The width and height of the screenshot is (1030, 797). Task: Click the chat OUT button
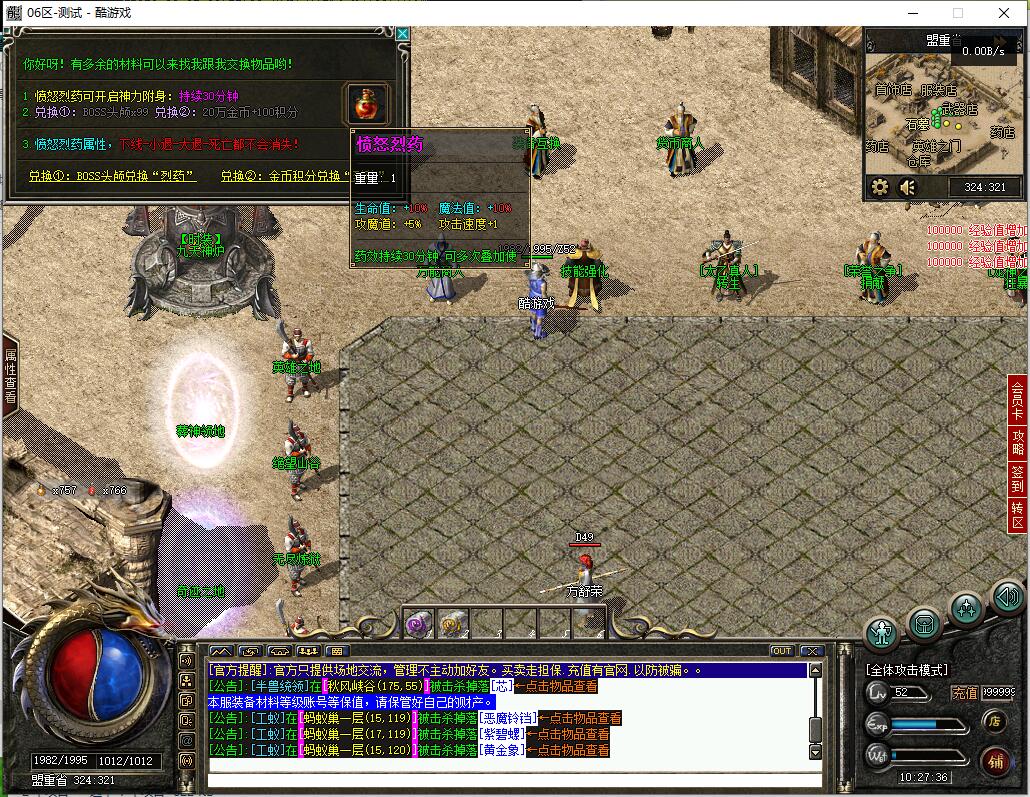coord(781,651)
